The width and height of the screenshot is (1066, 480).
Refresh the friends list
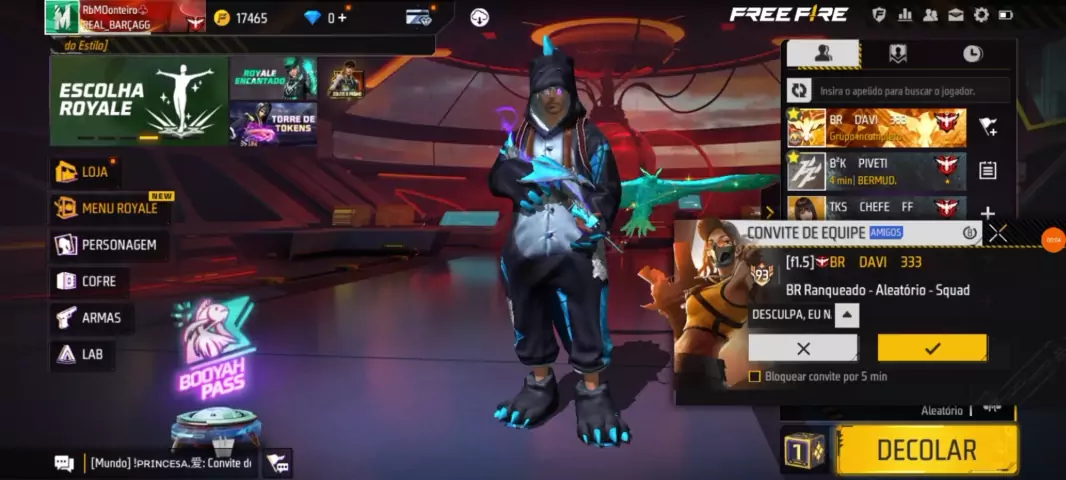tap(799, 91)
